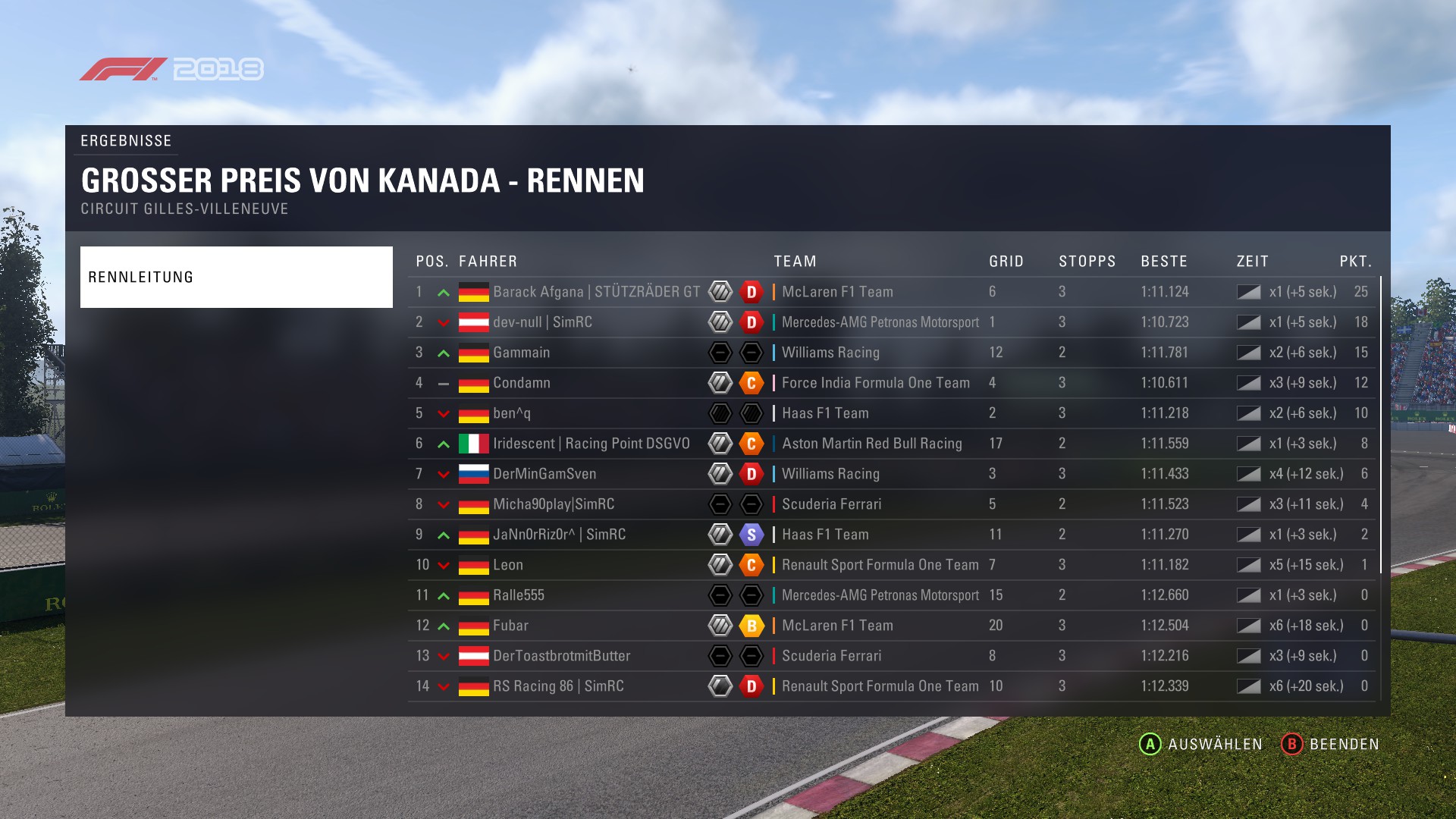
Task: Select the Rennleitung menu entry
Action: (x=236, y=277)
